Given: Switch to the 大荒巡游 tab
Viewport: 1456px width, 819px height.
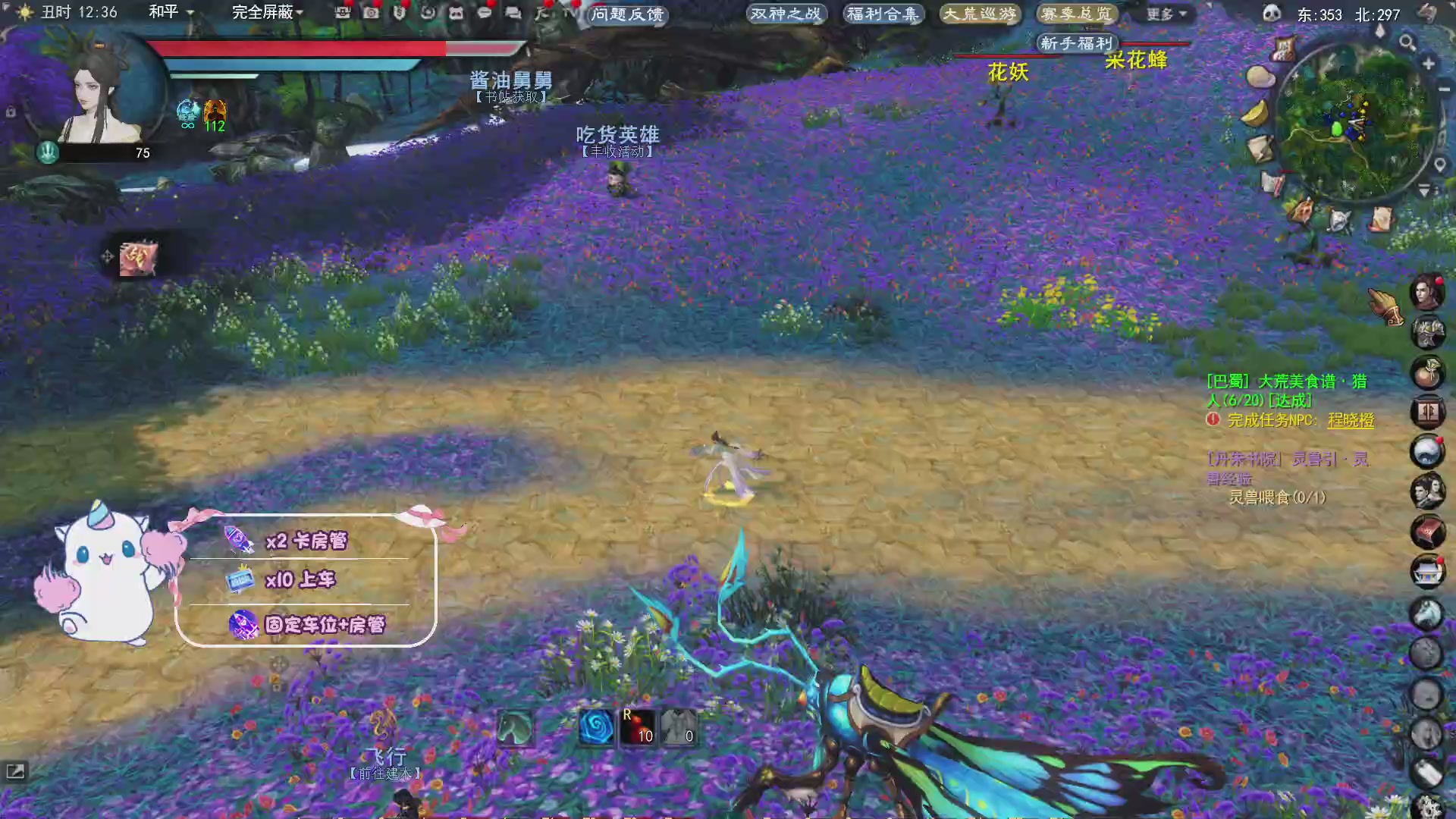Looking at the screenshot, I should tap(979, 14).
